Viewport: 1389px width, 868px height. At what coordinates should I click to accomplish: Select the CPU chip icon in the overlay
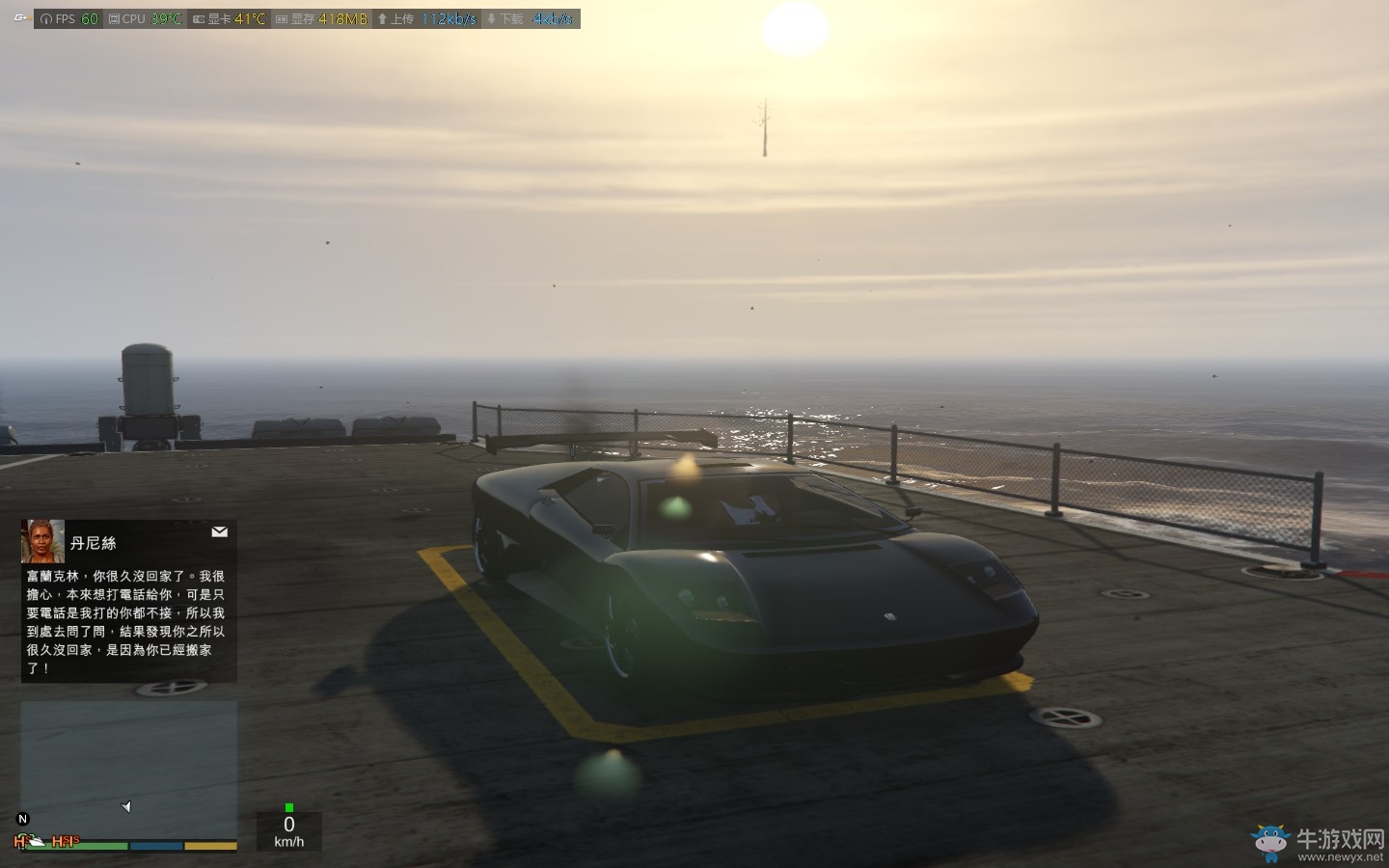point(116,17)
